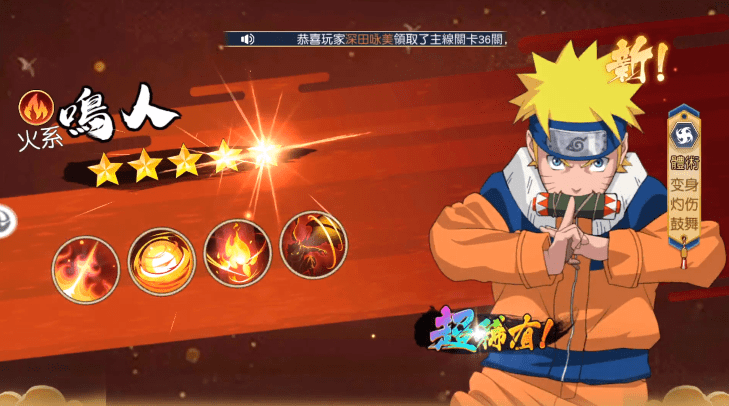Click the partial round icon at left edge
729x406 pixels.
tap(5, 219)
